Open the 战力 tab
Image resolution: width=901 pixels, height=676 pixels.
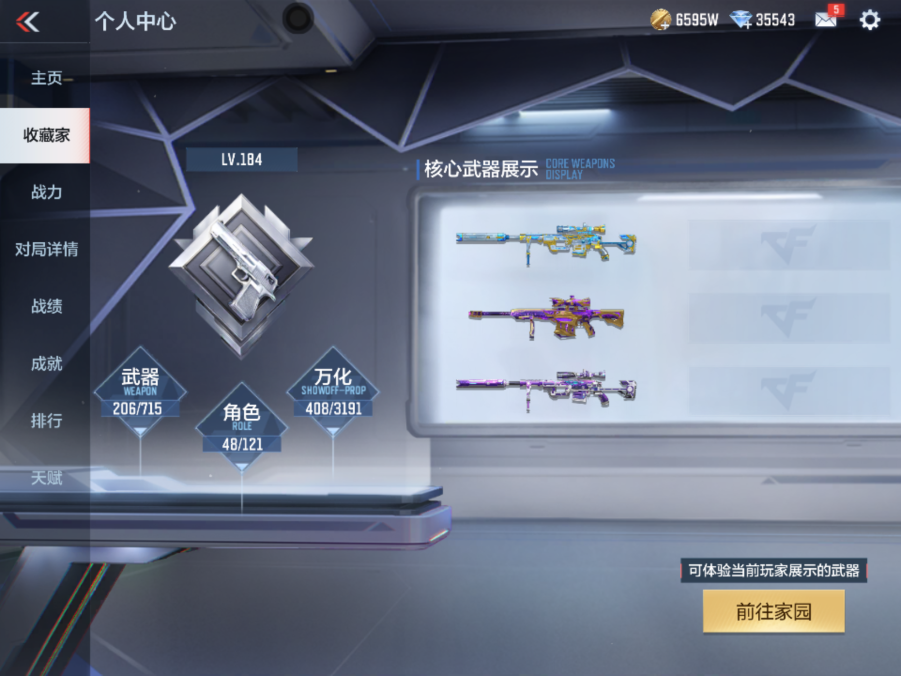(x=46, y=192)
